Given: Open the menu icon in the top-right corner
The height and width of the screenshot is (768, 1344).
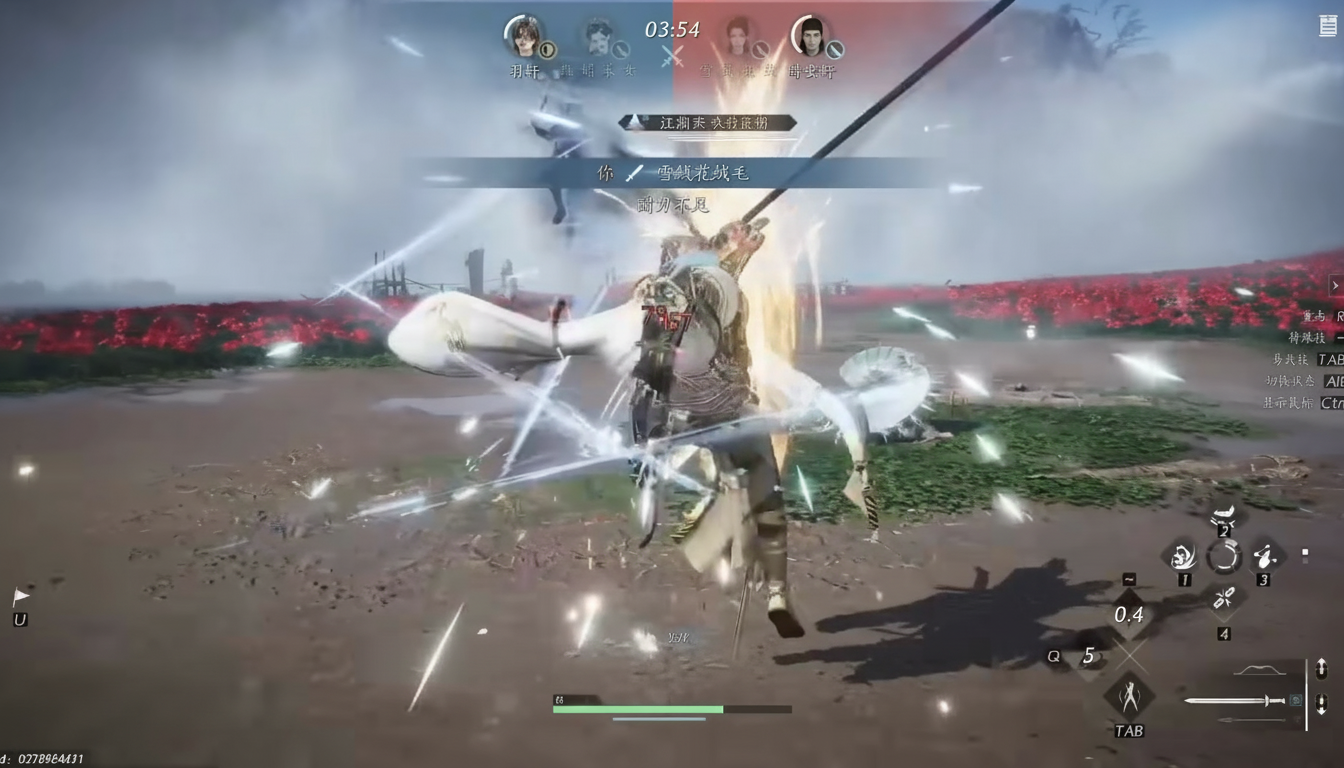Looking at the screenshot, I should coord(1327,26).
